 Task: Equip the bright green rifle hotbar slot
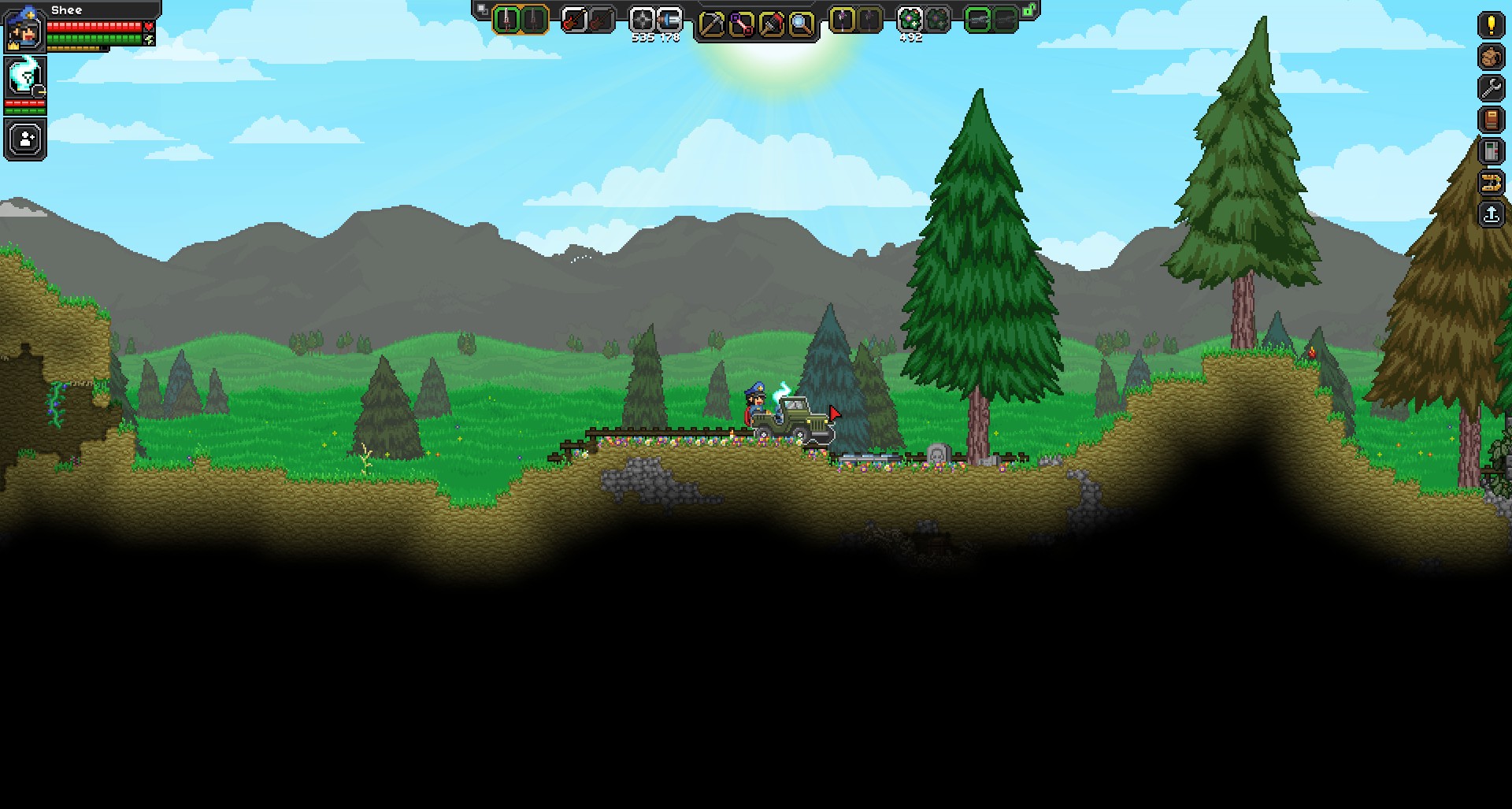[977, 20]
